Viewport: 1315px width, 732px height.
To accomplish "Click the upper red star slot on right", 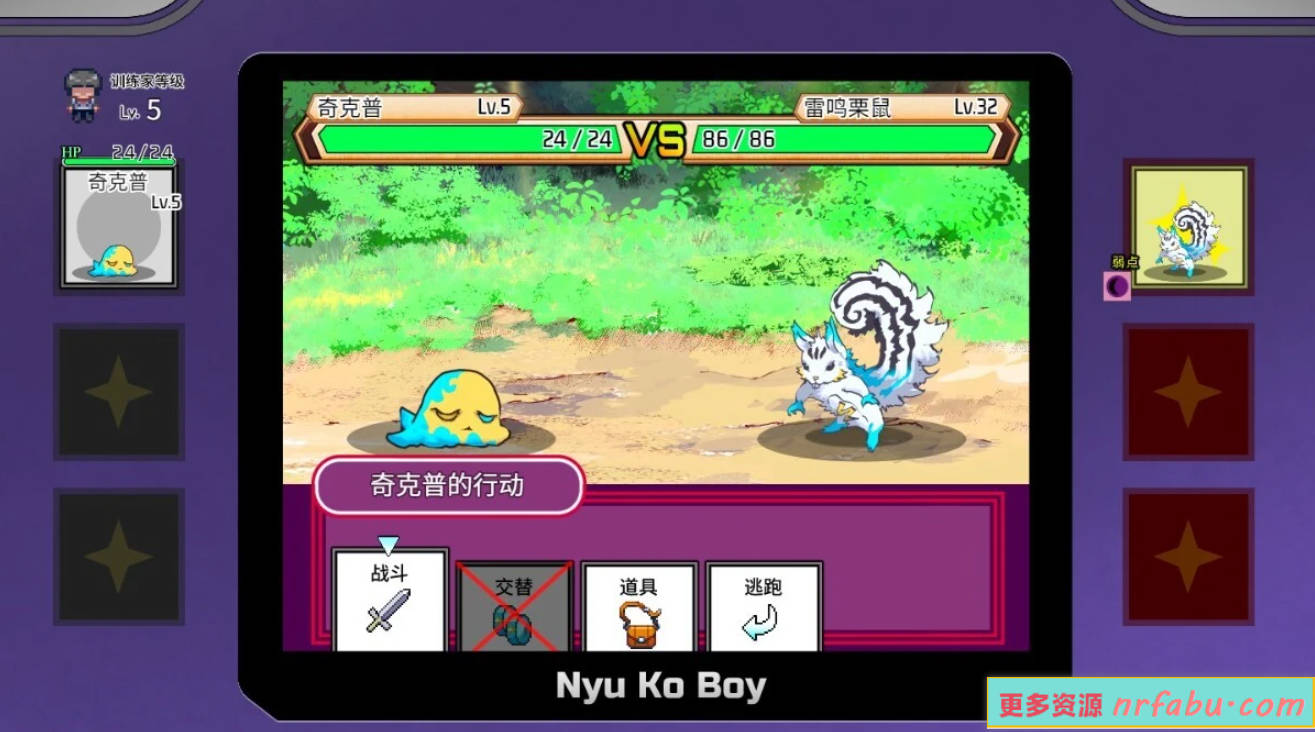I will (x=1189, y=392).
